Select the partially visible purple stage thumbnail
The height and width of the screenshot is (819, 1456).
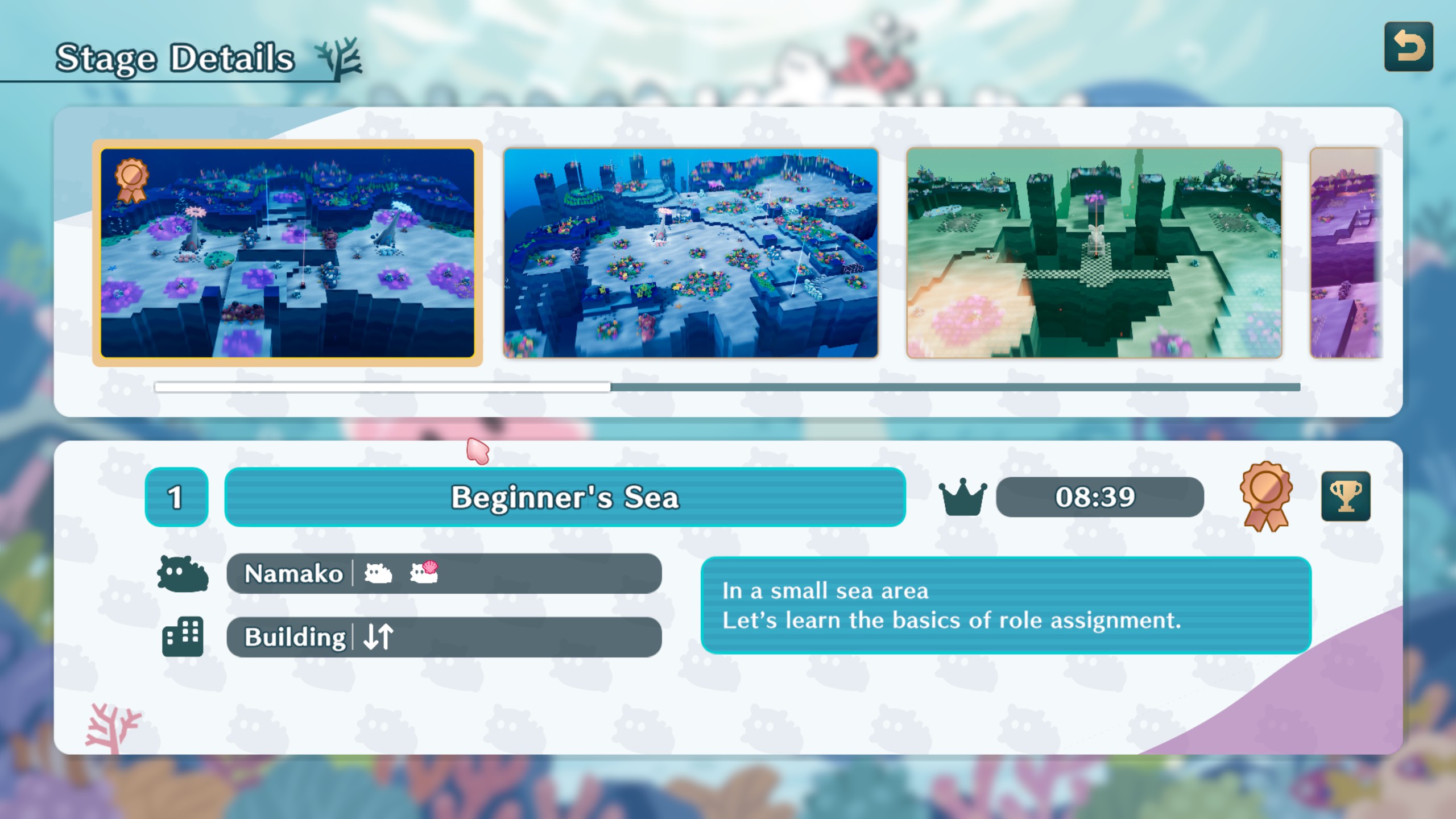pos(1346,253)
